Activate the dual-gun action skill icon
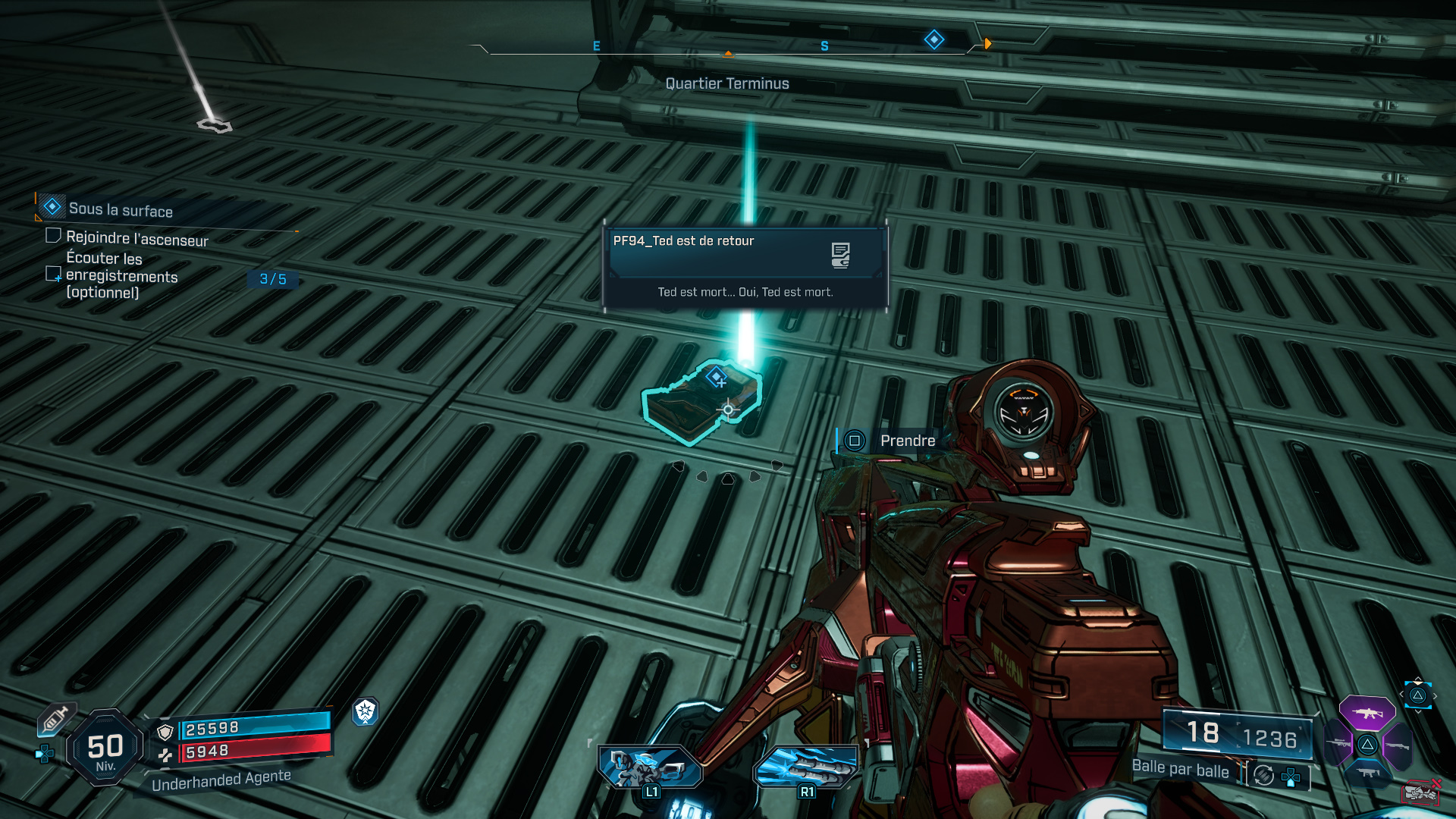 pyautogui.click(x=651, y=766)
